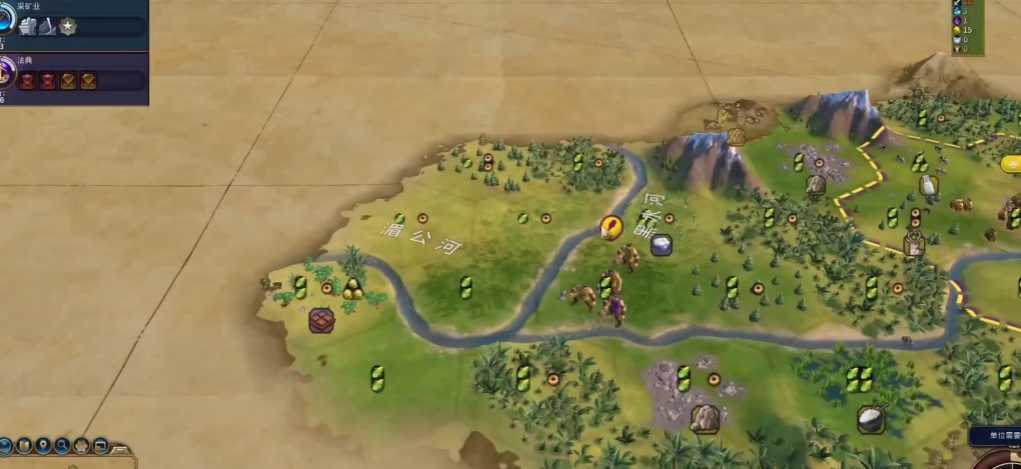The width and height of the screenshot is (1021, 469).
Task: Open the map lenses button
Action: (23, 445)
